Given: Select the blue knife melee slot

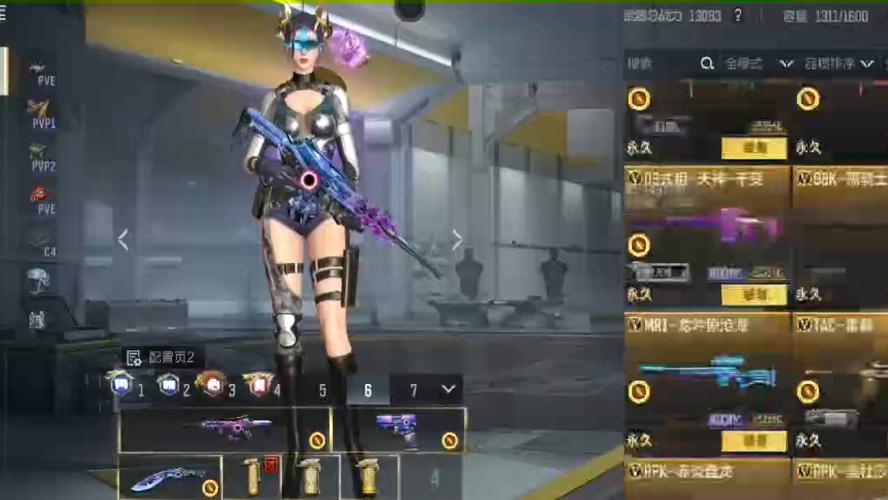Looking at the screenshot, I should pyautogui.click(x=168, y=477).
